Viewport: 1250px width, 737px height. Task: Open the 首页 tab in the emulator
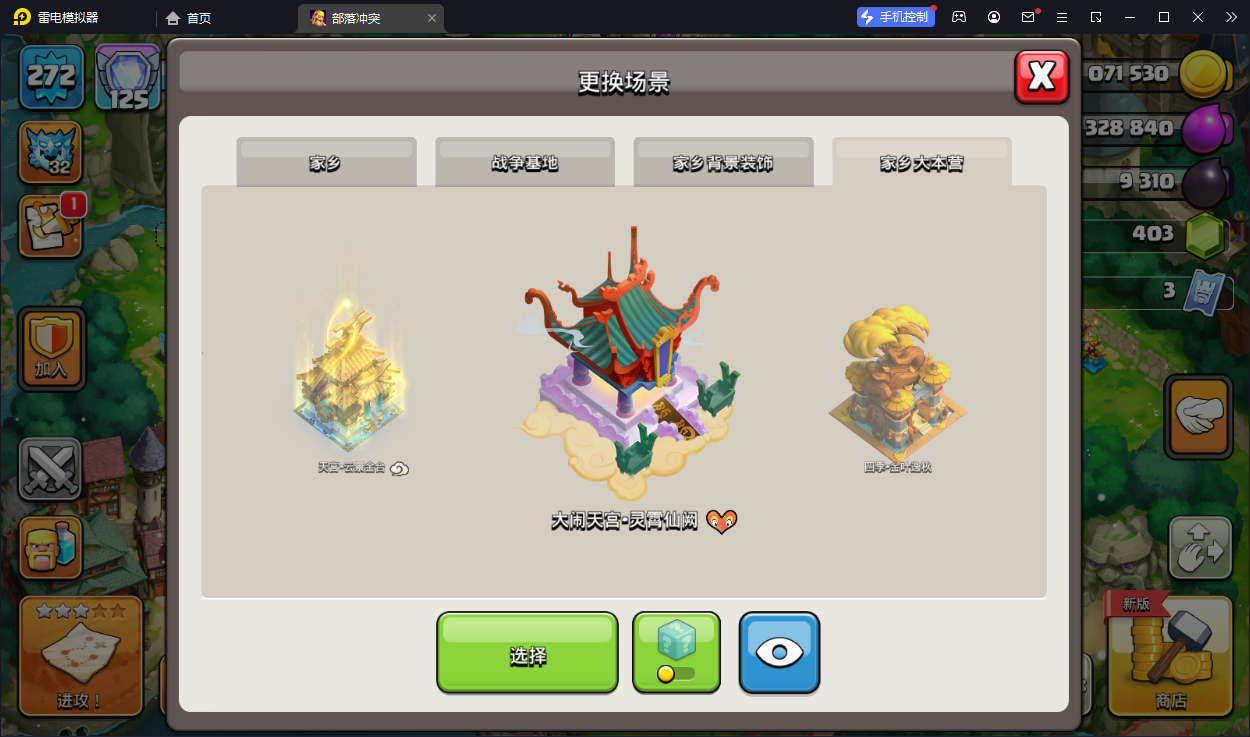click(189, 18)
